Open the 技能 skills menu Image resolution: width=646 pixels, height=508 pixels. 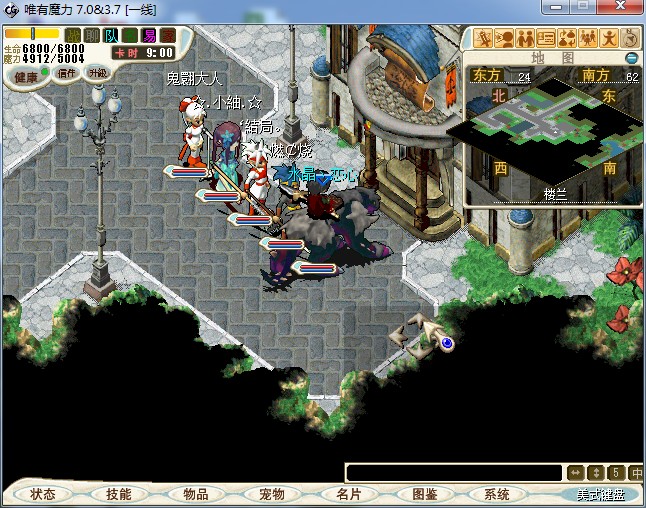coord(118,494)
